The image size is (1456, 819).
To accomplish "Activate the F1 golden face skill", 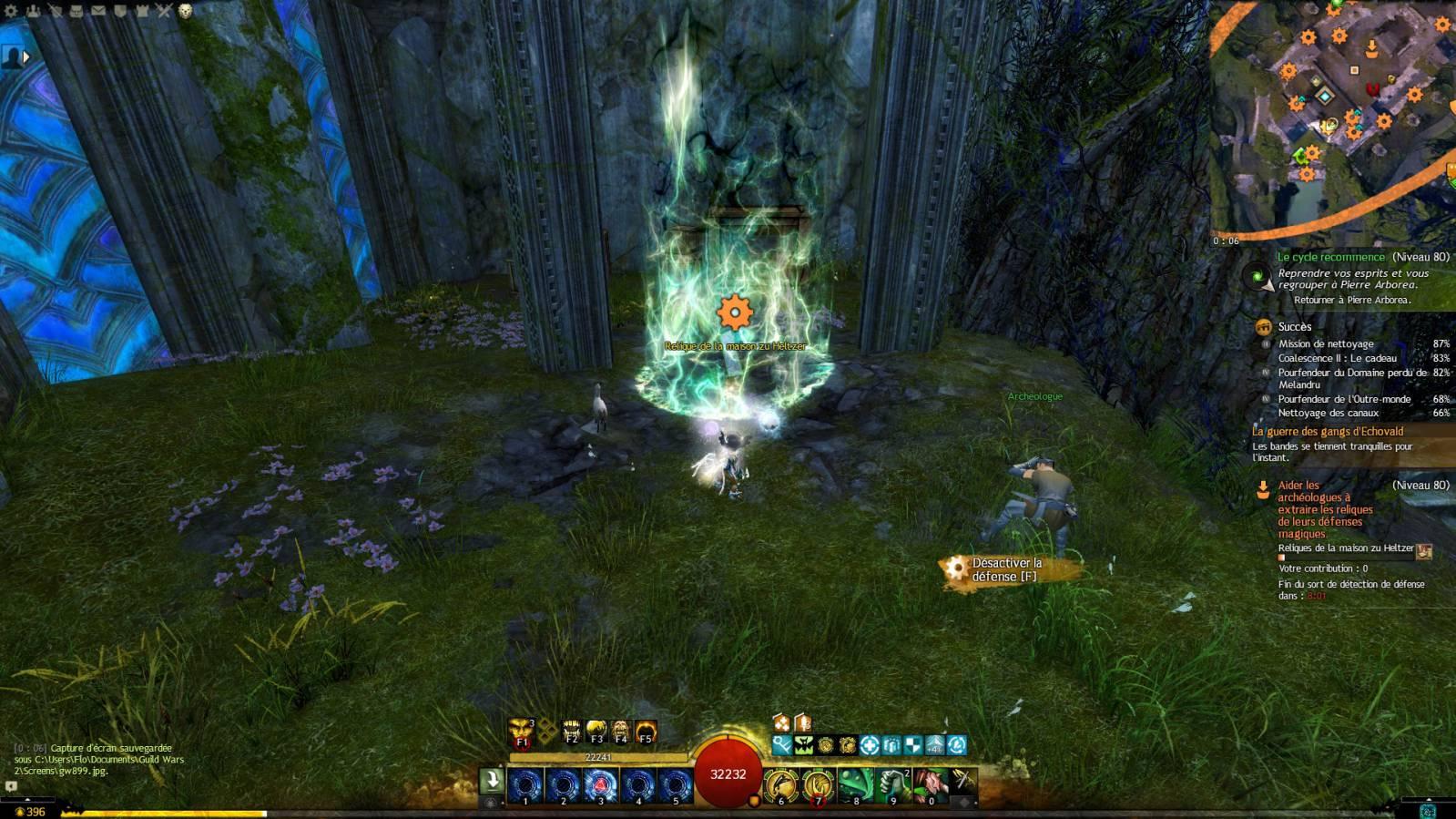I will pos(521,731).
